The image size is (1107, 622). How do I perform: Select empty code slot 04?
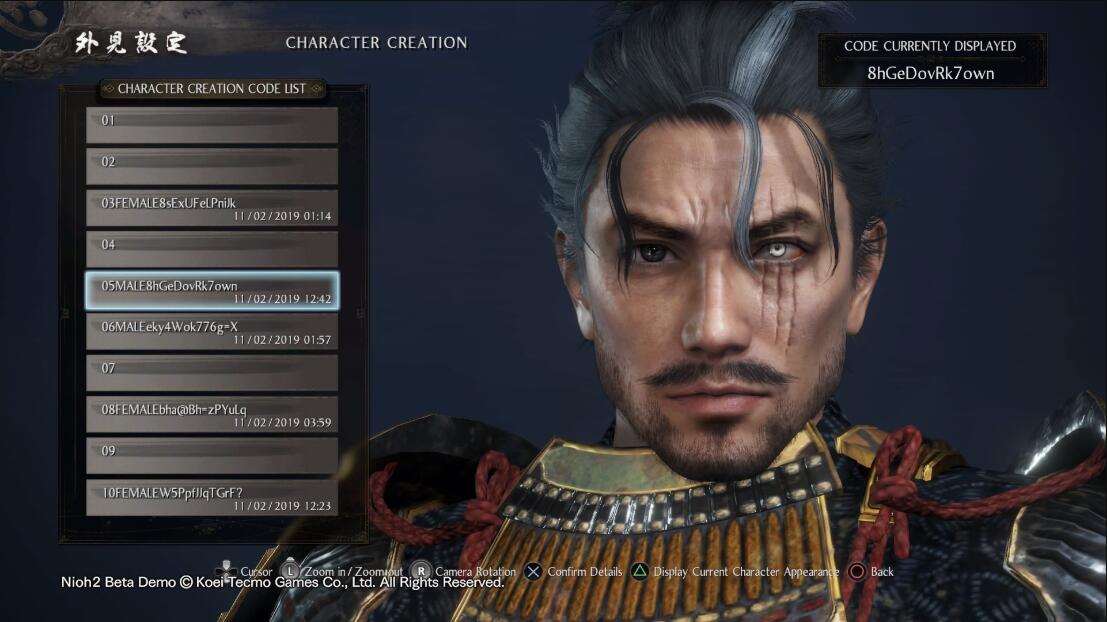(212, 249)
